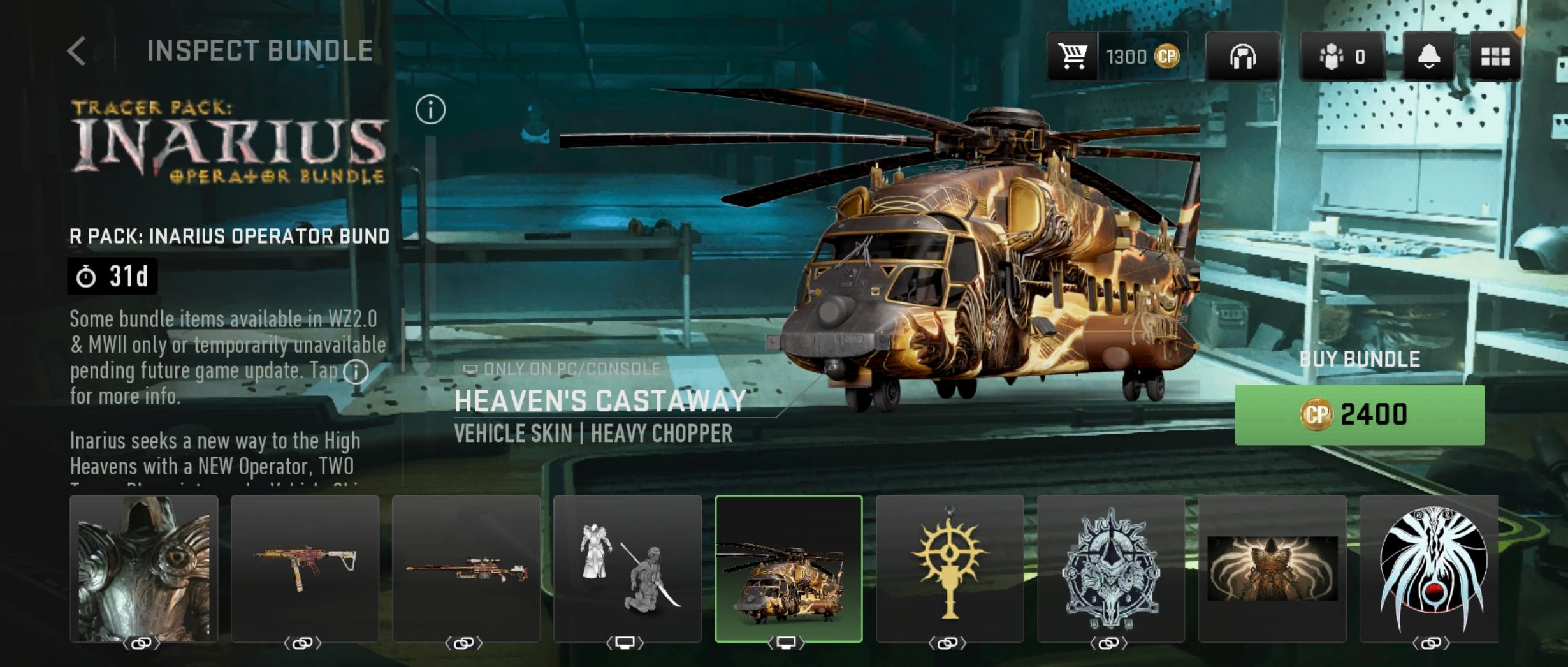
Task: Select the silver emblem thumbnail
Action: click(x=1111, y=569)
